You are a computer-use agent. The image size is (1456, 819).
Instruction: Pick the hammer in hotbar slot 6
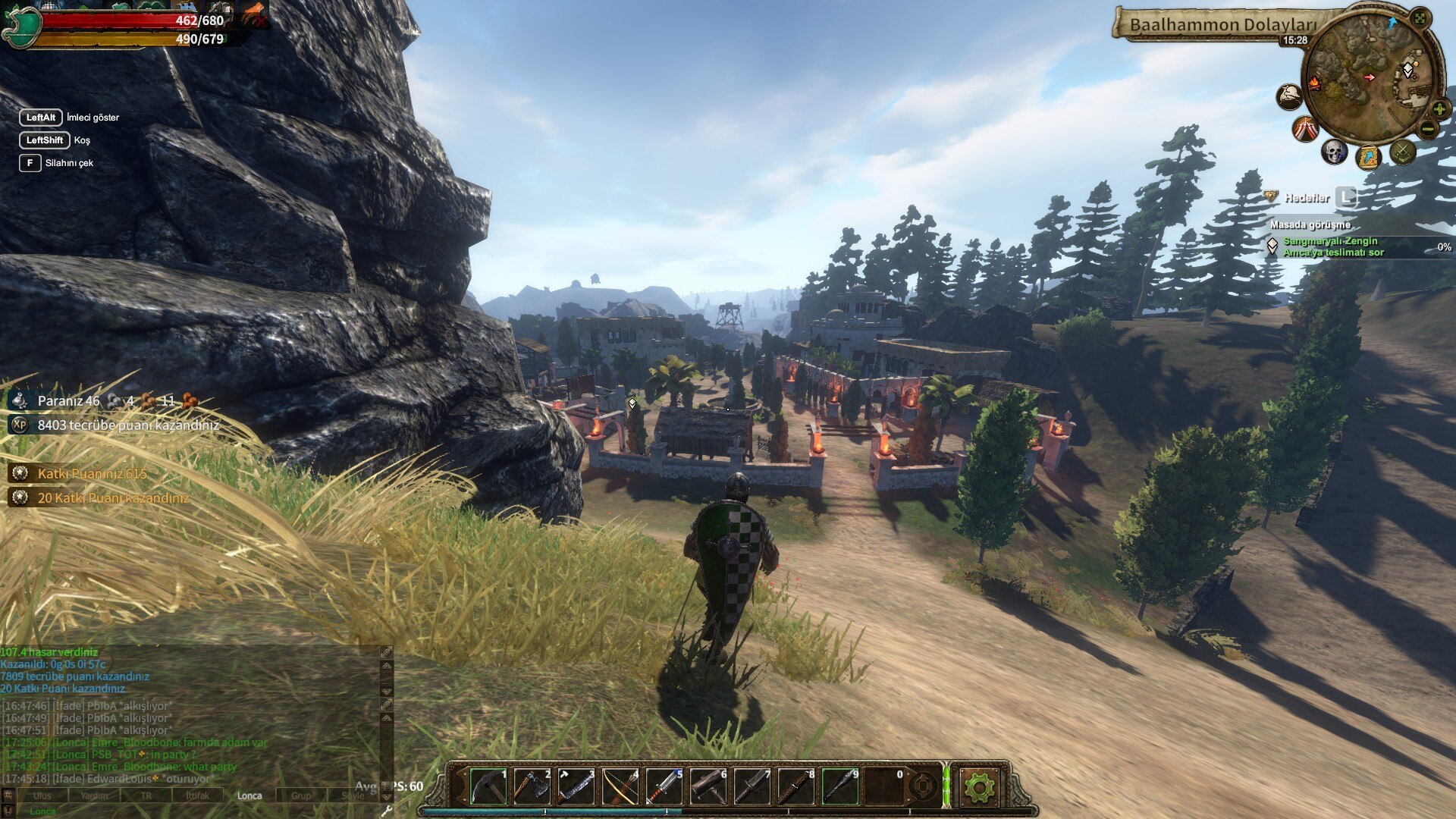coord(708,786)
